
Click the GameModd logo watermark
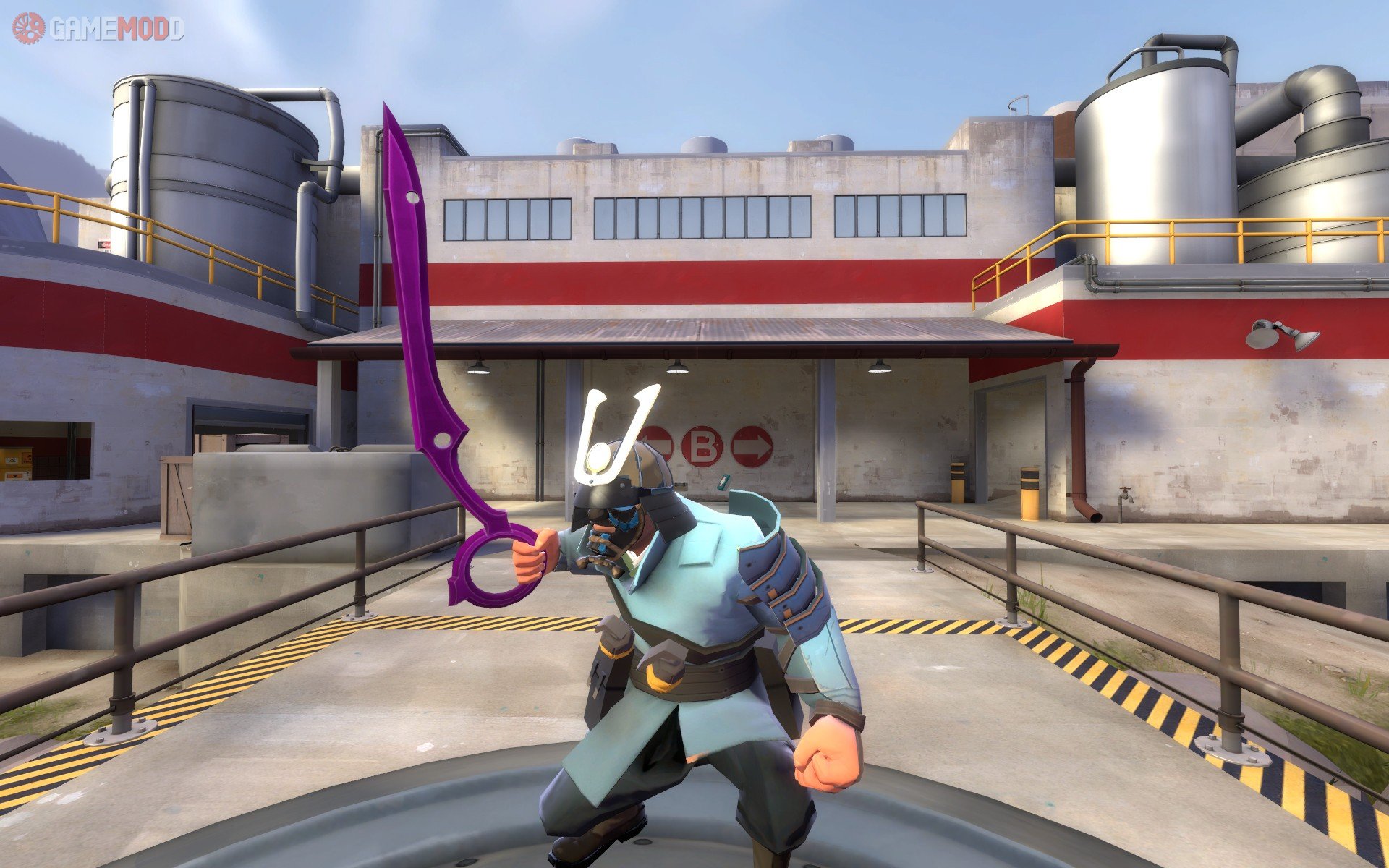[98, 28]
